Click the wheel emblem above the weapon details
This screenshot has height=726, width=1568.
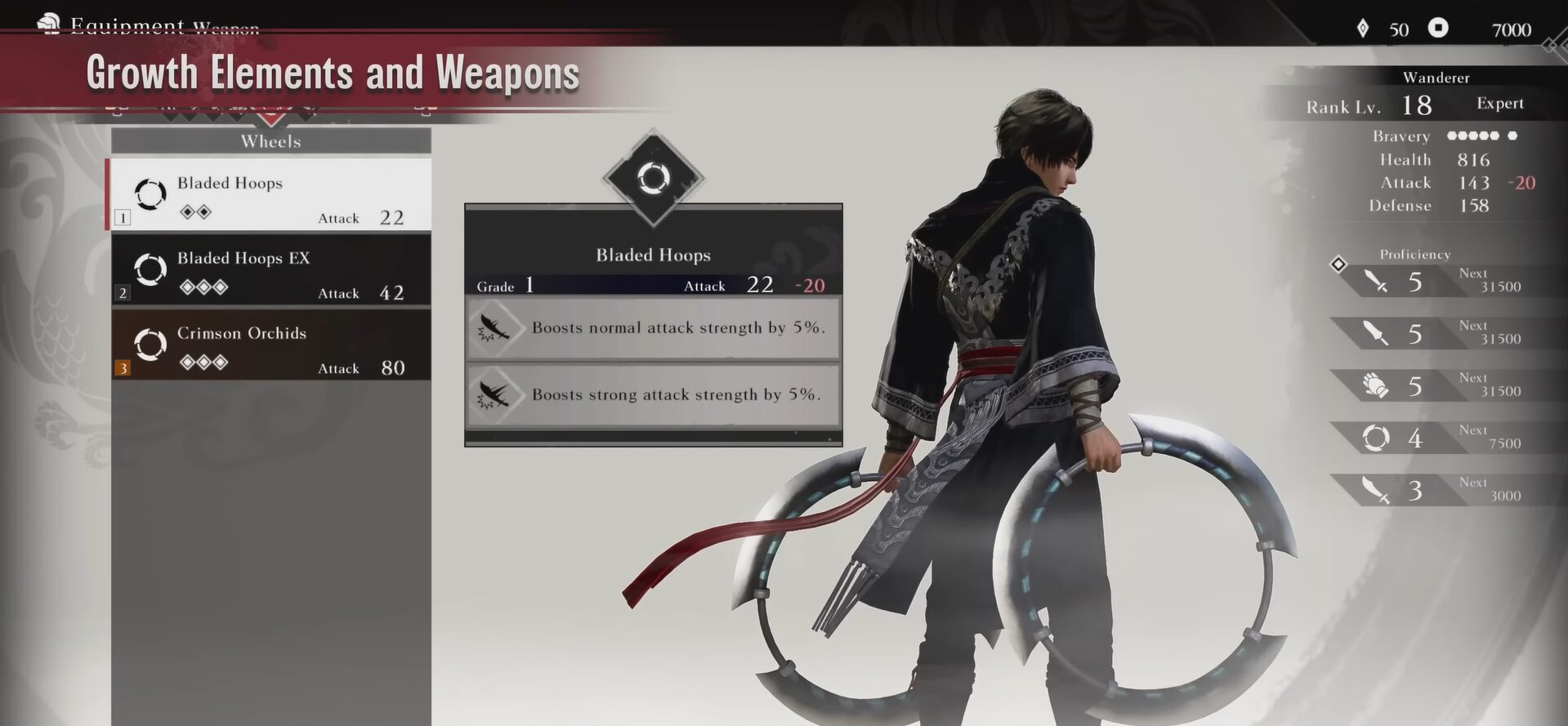click(x=653, y=177)
